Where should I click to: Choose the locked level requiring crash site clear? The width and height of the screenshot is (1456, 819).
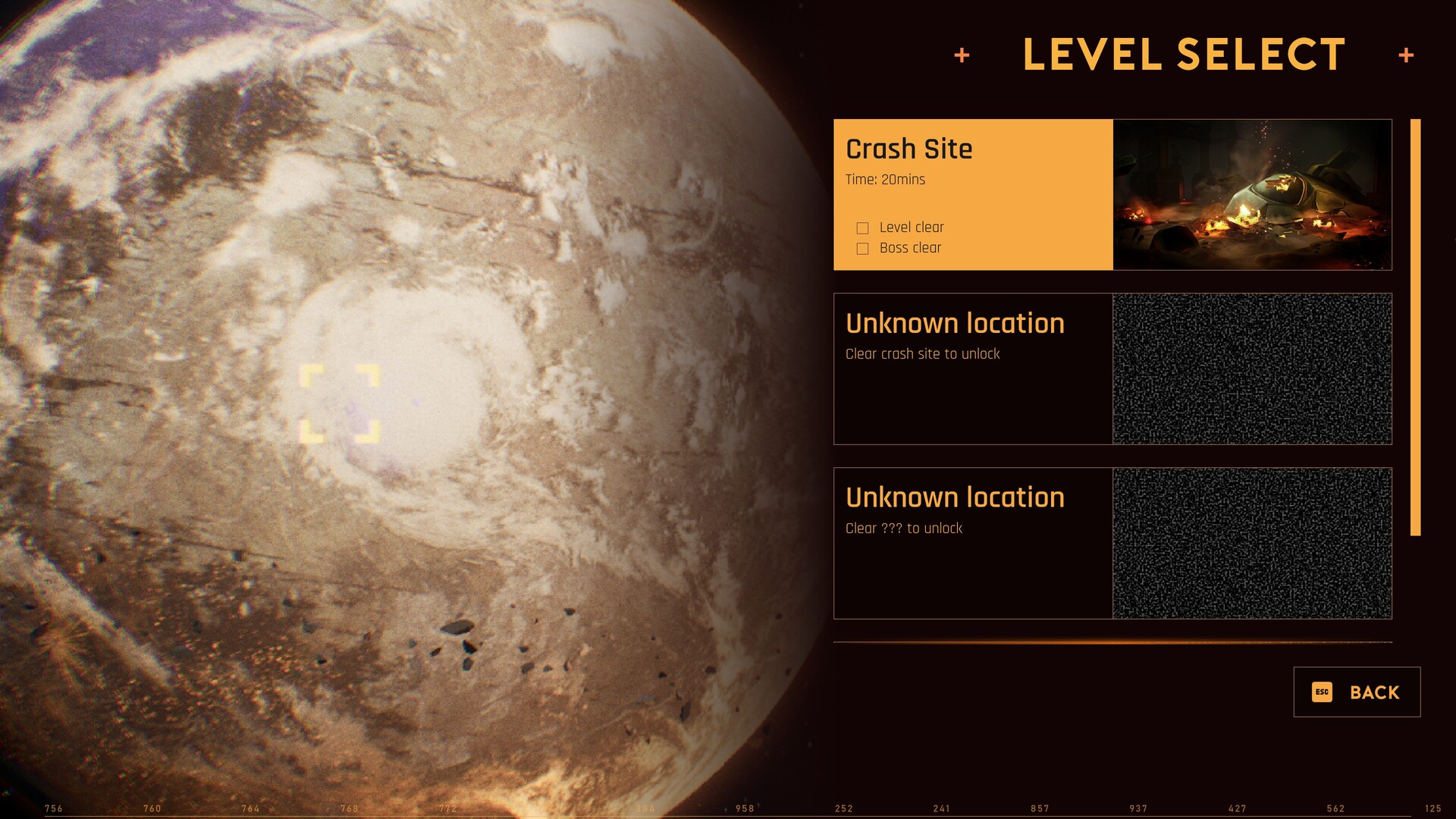(x=972, y=369)
